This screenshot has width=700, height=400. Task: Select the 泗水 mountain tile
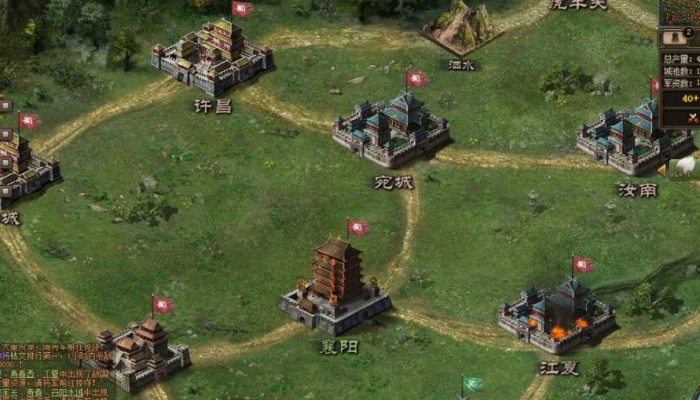click(x=461, y=28)
